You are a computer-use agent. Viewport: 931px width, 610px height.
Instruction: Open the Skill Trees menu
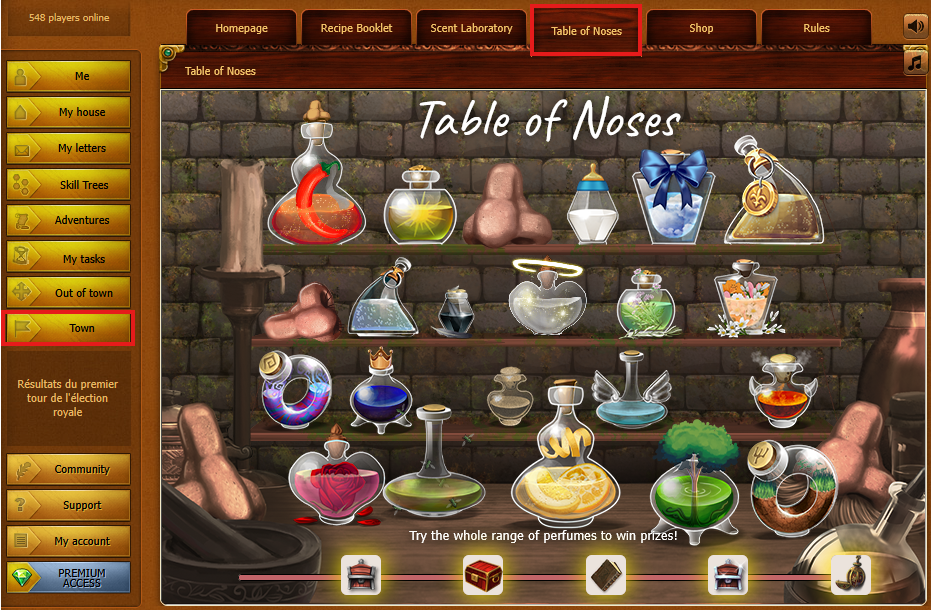pos(69,185)
